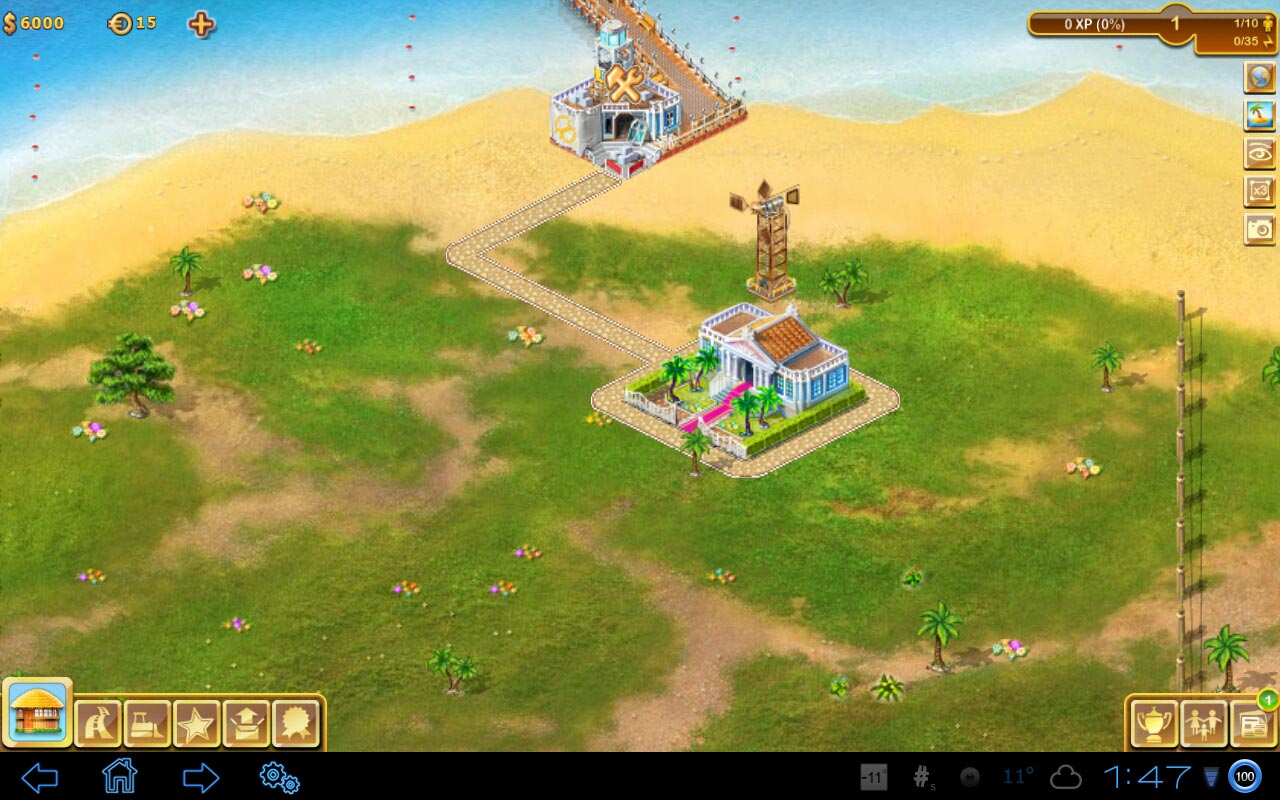Screen dimensions: 1280x800
Task: Go to the Android home screen
Action: click(119, 776)
